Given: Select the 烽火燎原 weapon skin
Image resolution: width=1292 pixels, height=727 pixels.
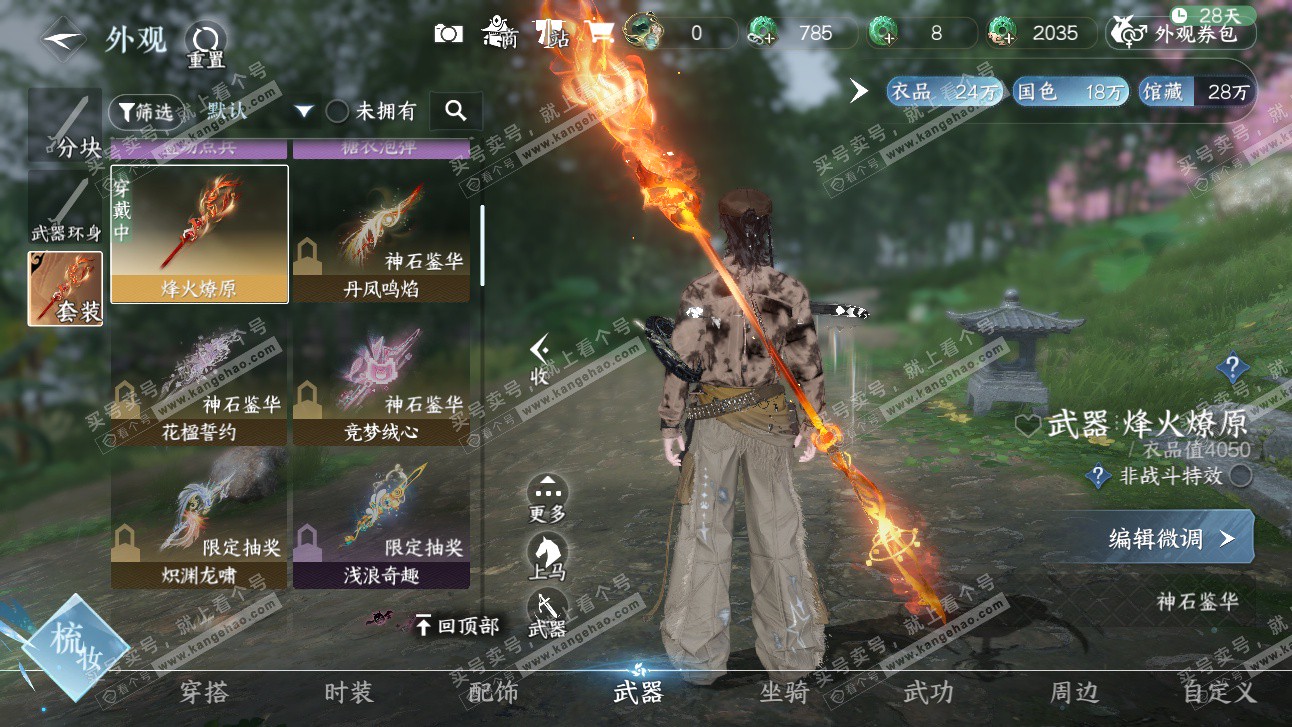Looking at the screenshot, I should pyautogui.click(x=199, y=234).
